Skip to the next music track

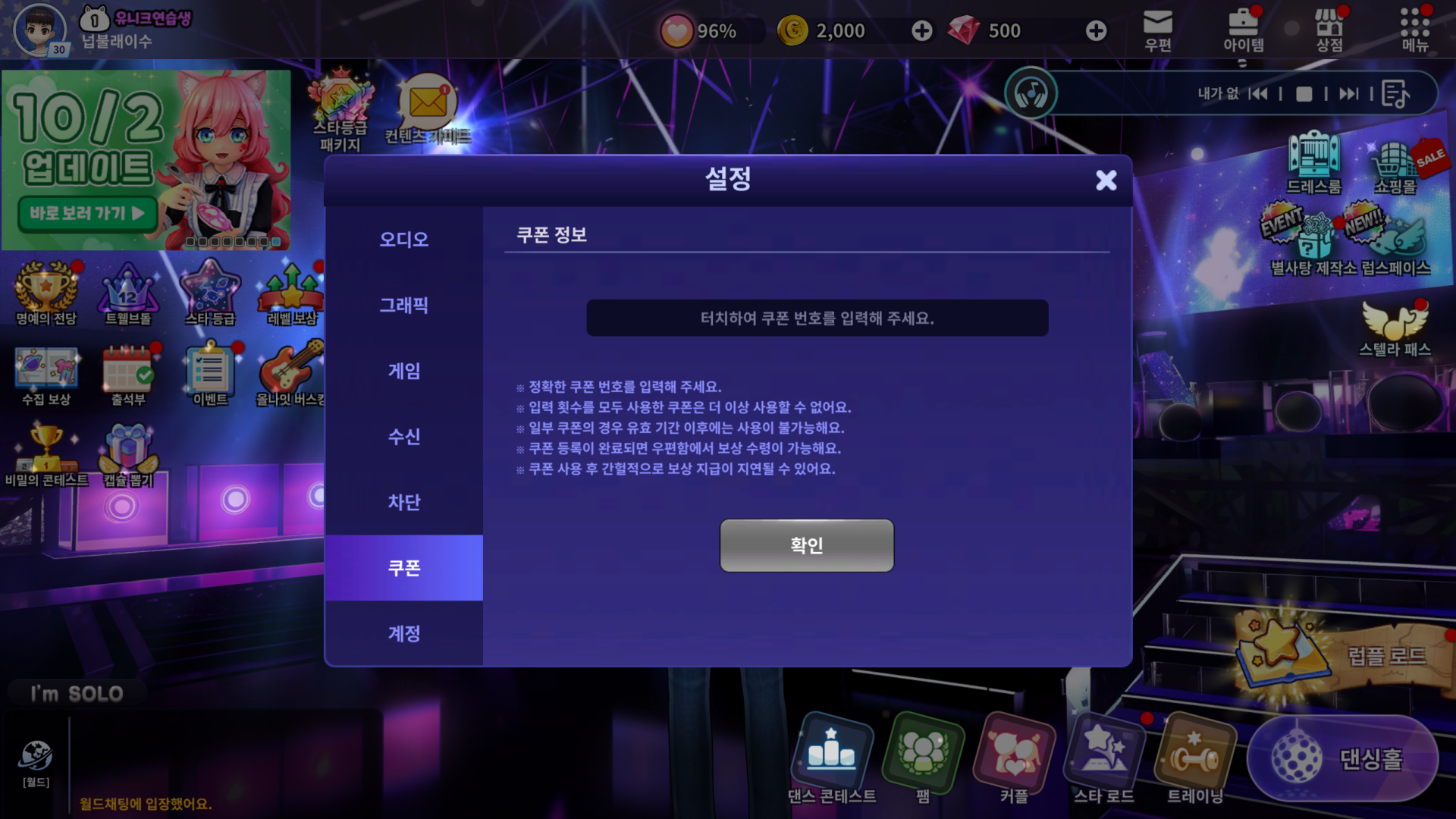1348,94
